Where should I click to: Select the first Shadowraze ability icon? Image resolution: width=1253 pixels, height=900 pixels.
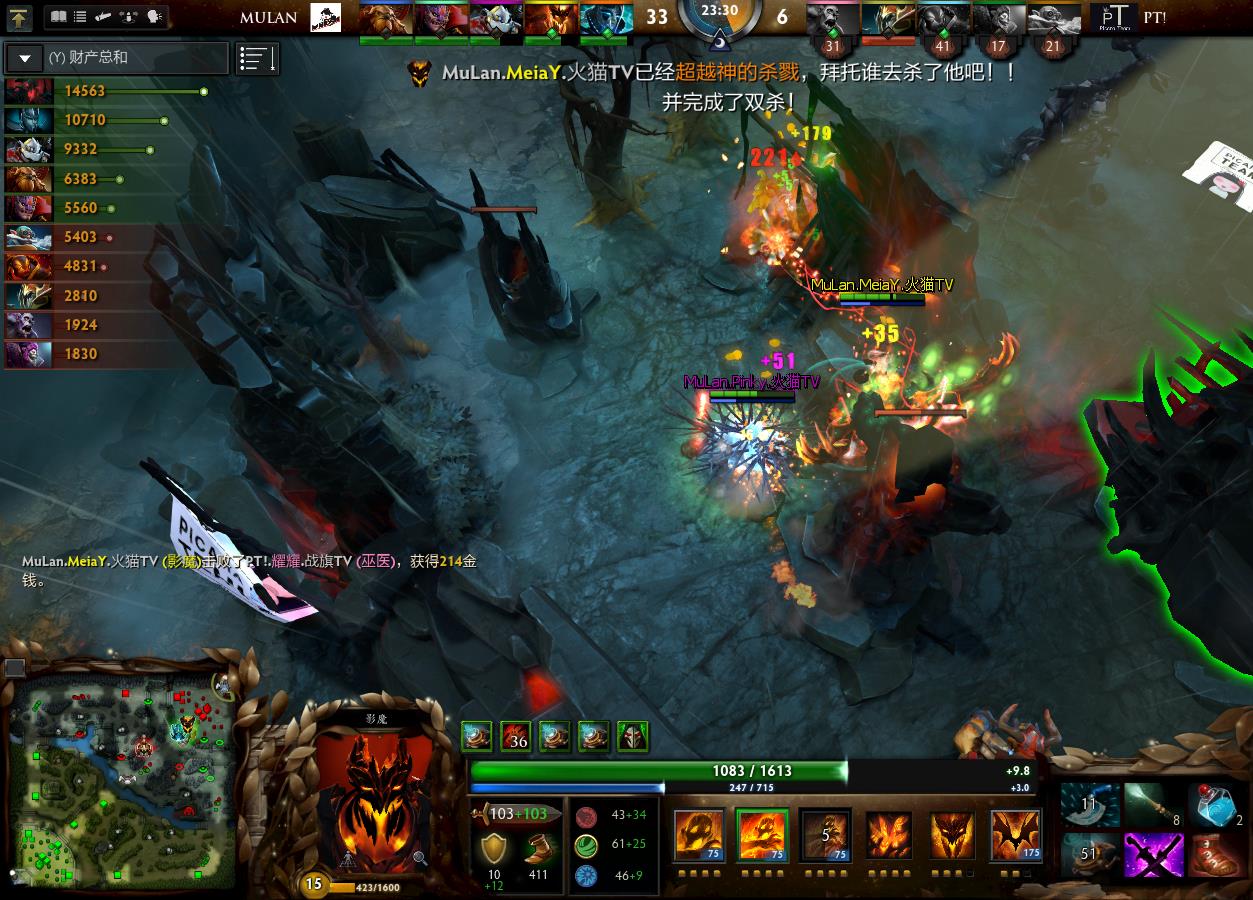point(698,835)
